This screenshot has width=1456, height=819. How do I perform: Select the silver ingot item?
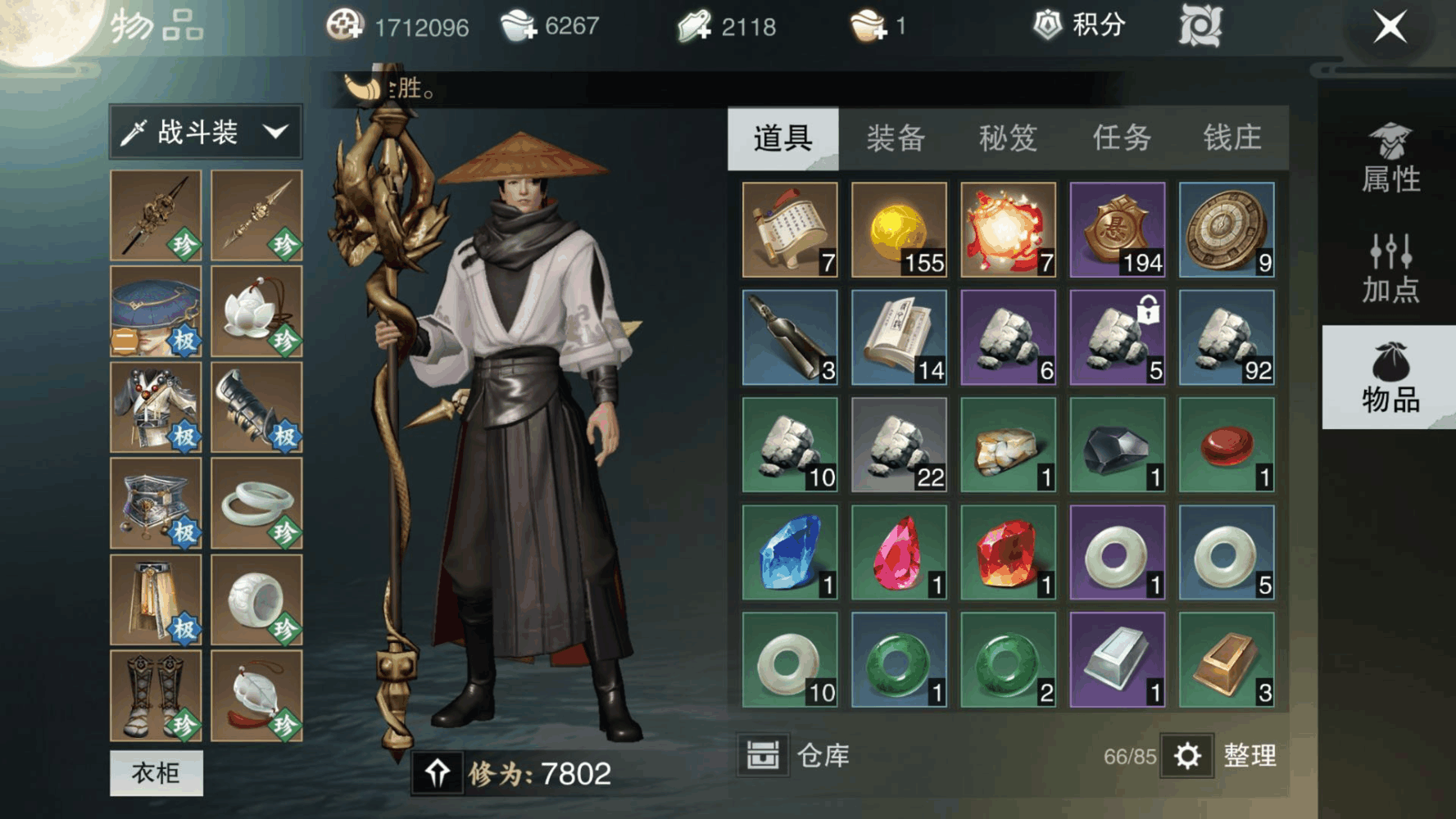pyautogui.click(x=1117, y=659)
